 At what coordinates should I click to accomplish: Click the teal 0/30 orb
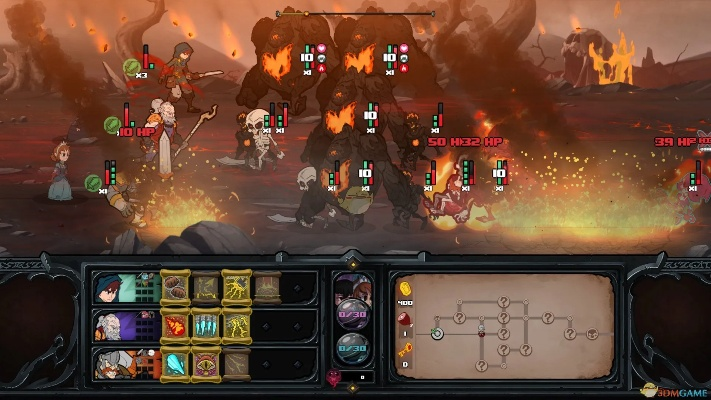tap(350, 348)
